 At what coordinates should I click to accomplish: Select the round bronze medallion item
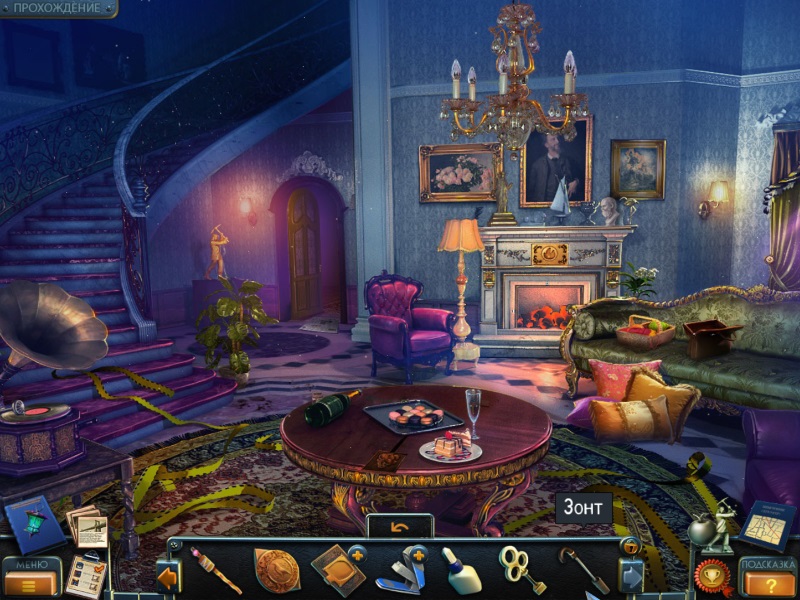[276, 570]
